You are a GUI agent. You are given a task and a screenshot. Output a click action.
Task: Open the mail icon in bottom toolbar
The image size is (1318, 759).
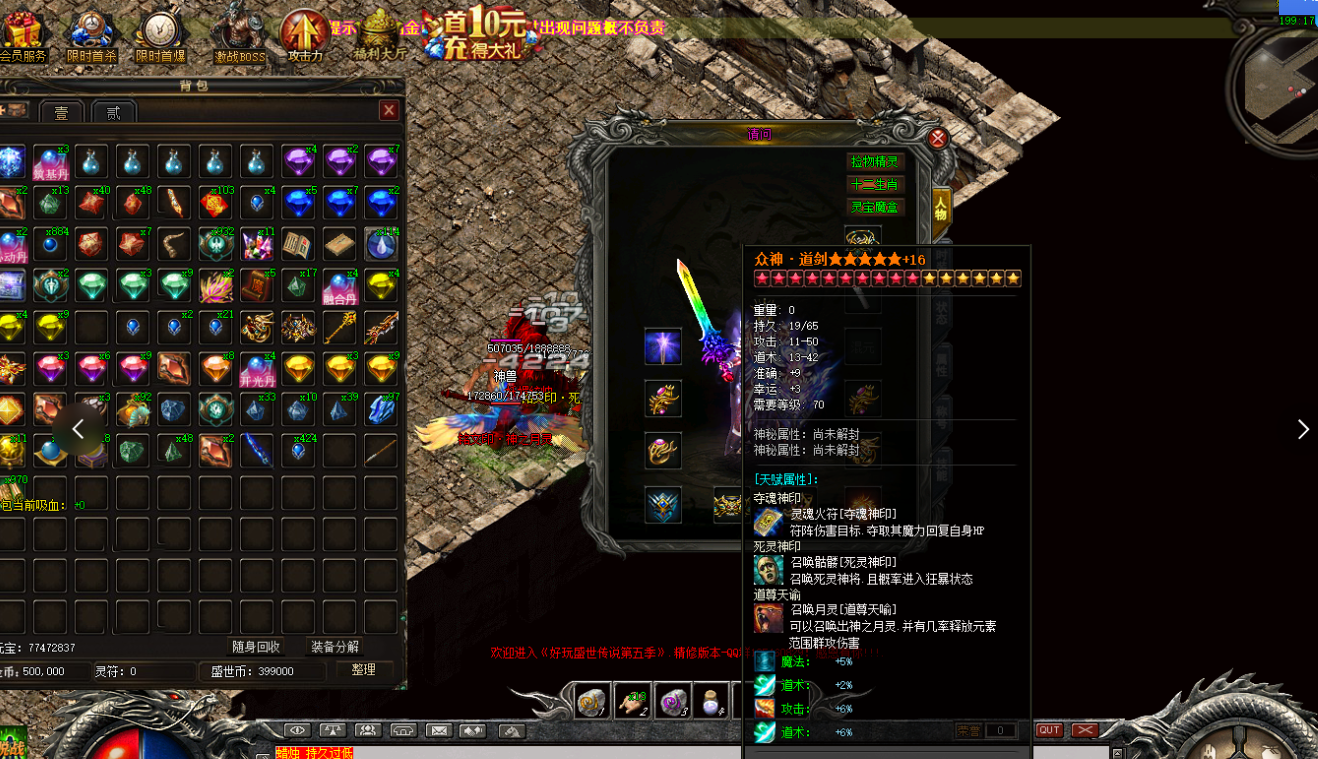(440, 730)
